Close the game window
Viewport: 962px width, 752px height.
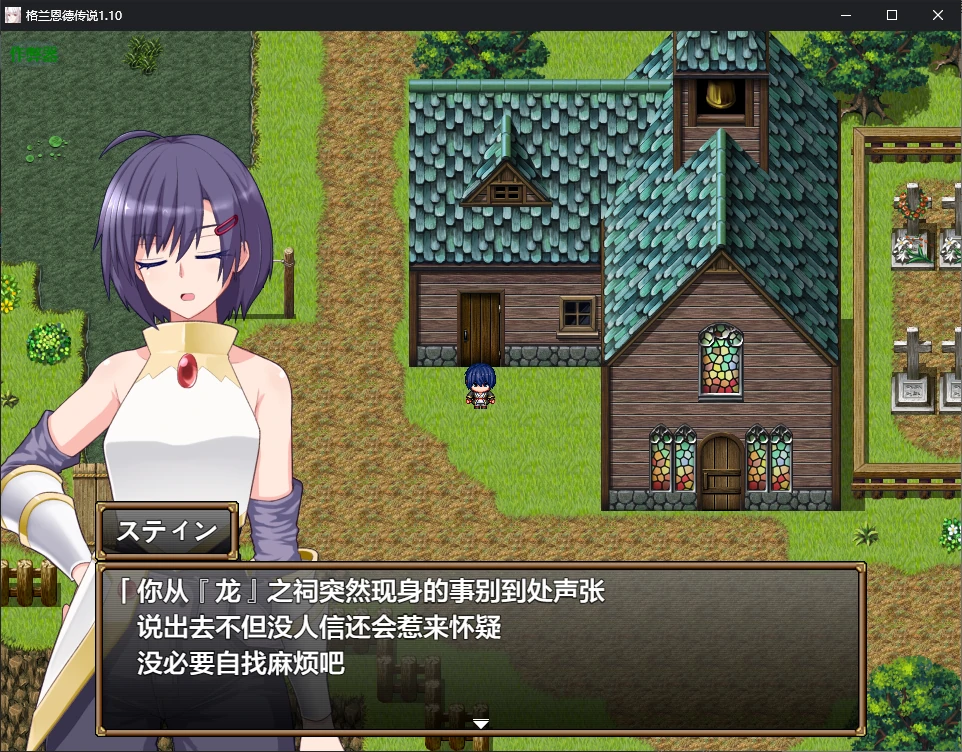[x=938, y=15]
